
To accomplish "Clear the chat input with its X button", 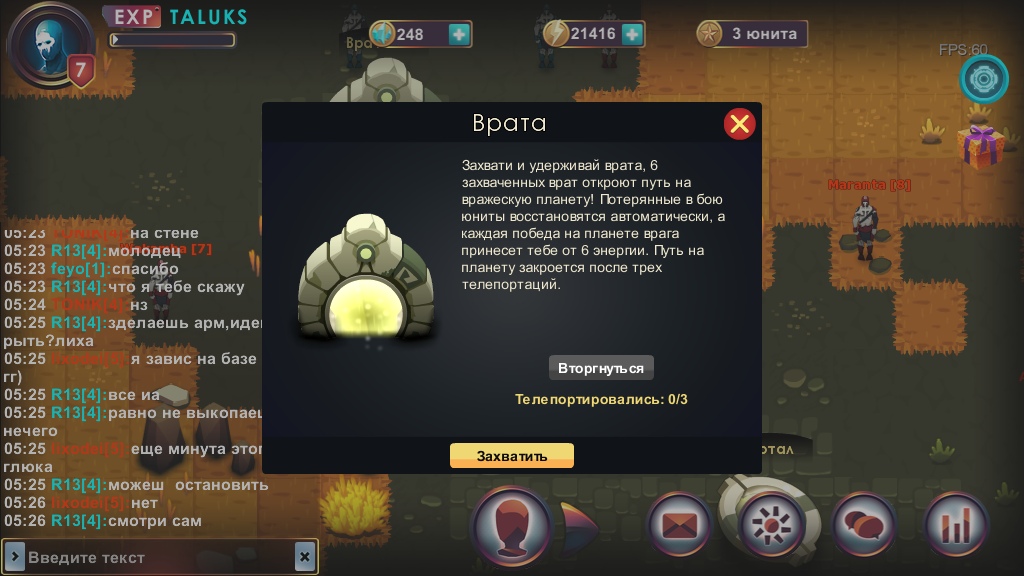I will tap(305, 557).
